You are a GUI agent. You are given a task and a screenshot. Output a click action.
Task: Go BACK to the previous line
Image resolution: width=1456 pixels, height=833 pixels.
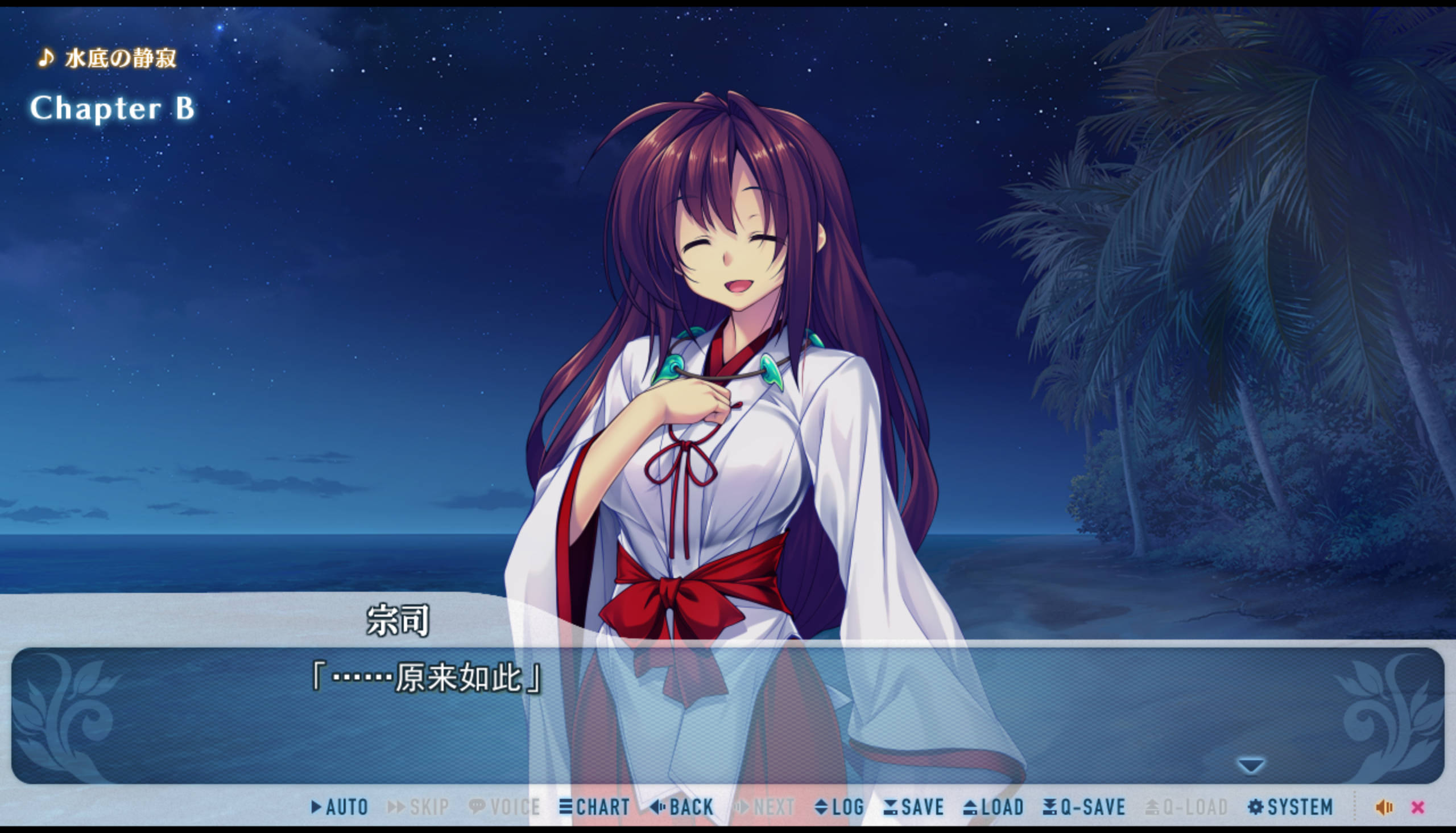pos(682,807)
